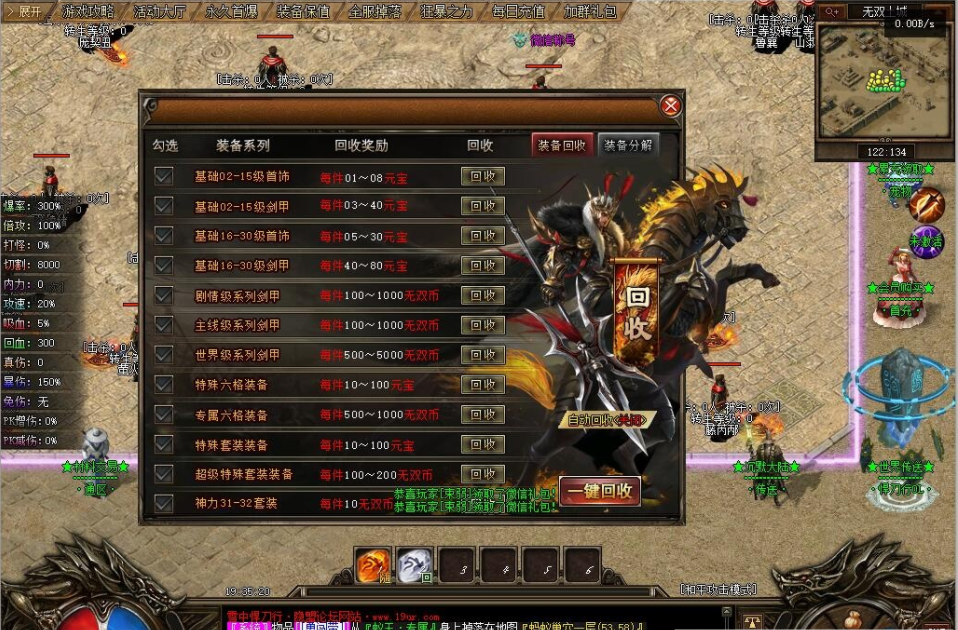Activate the flaming sword skill icon
The height and width of the screenshot is (630, 958).
click(926, 205)
